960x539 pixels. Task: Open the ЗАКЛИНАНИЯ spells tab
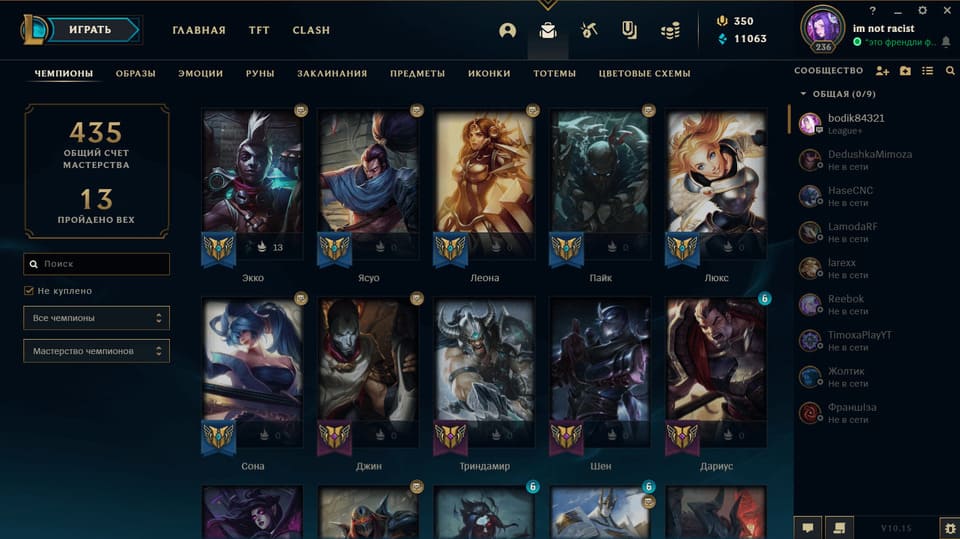[x=332, y=73]
